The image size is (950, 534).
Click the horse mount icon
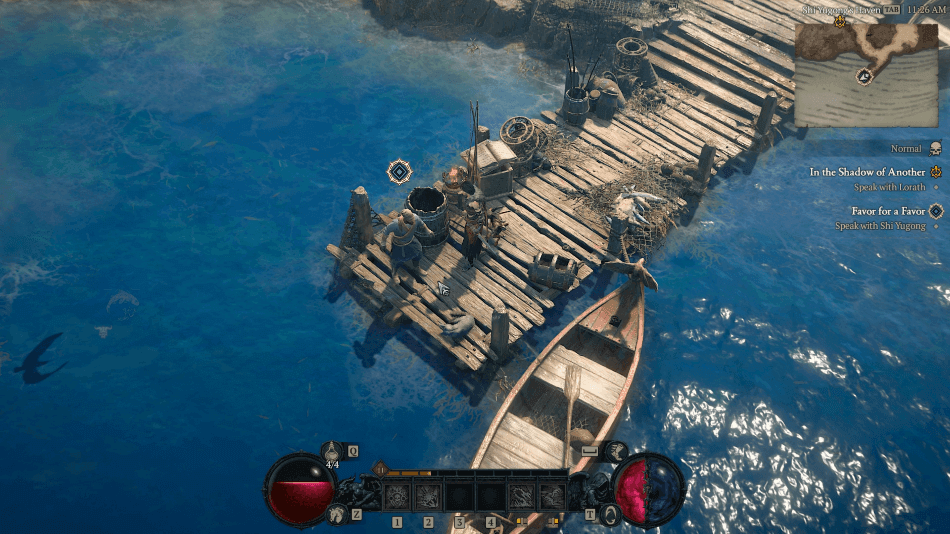tap(334, 514)
